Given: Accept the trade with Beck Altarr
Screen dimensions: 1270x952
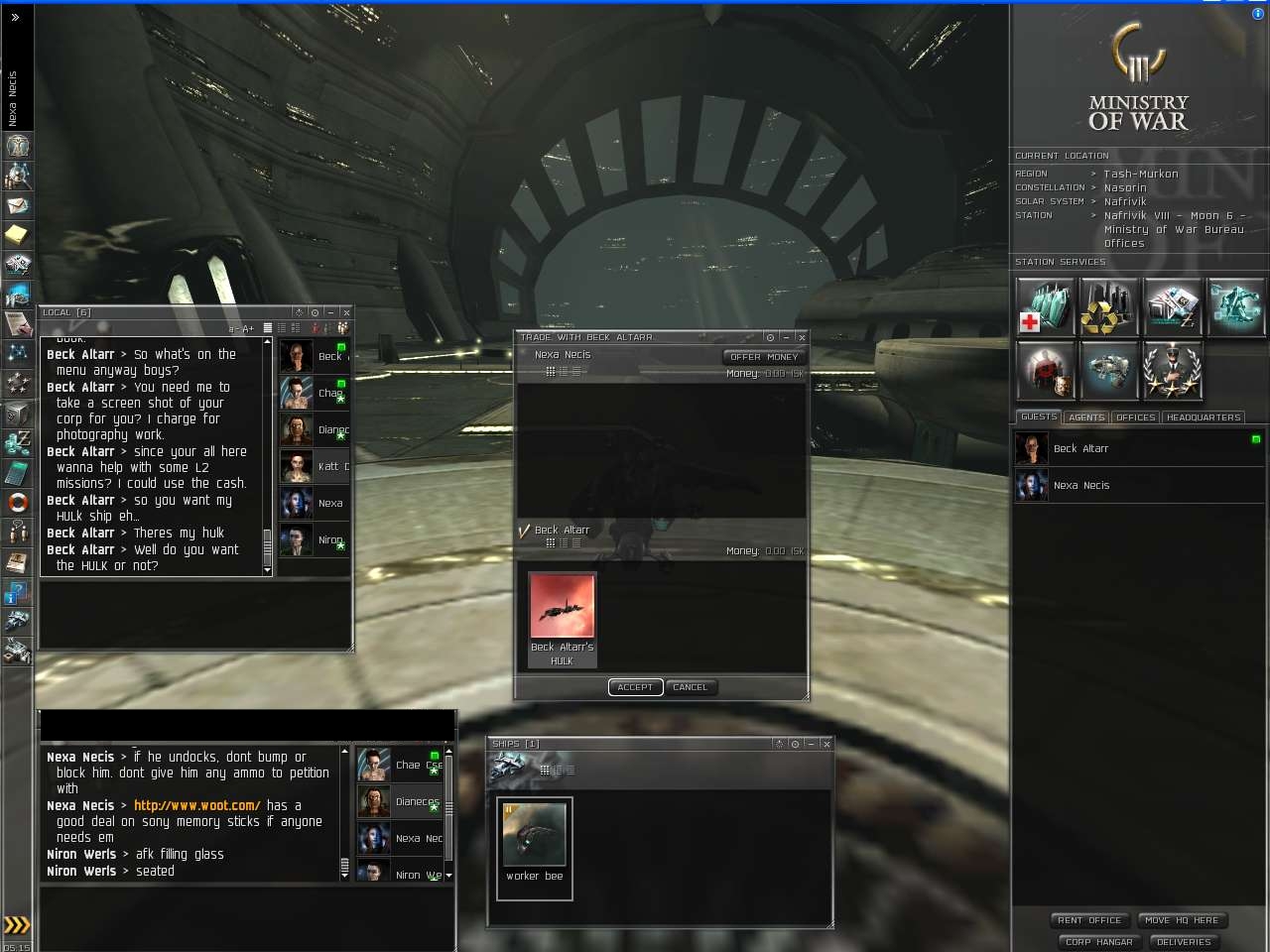Looking at the screenshot, I should tap(635, 687).
